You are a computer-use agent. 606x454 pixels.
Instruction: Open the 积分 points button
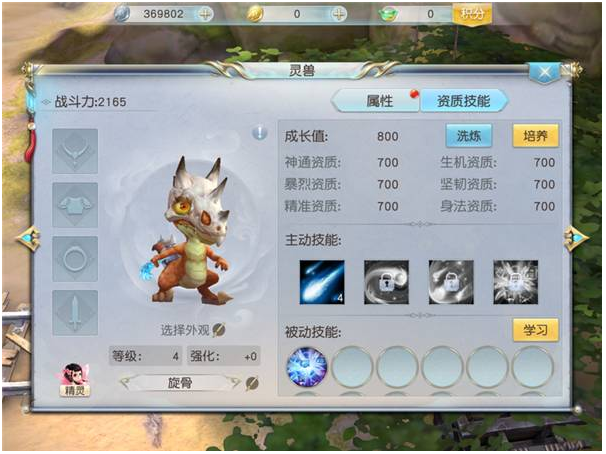pos(471,13)
